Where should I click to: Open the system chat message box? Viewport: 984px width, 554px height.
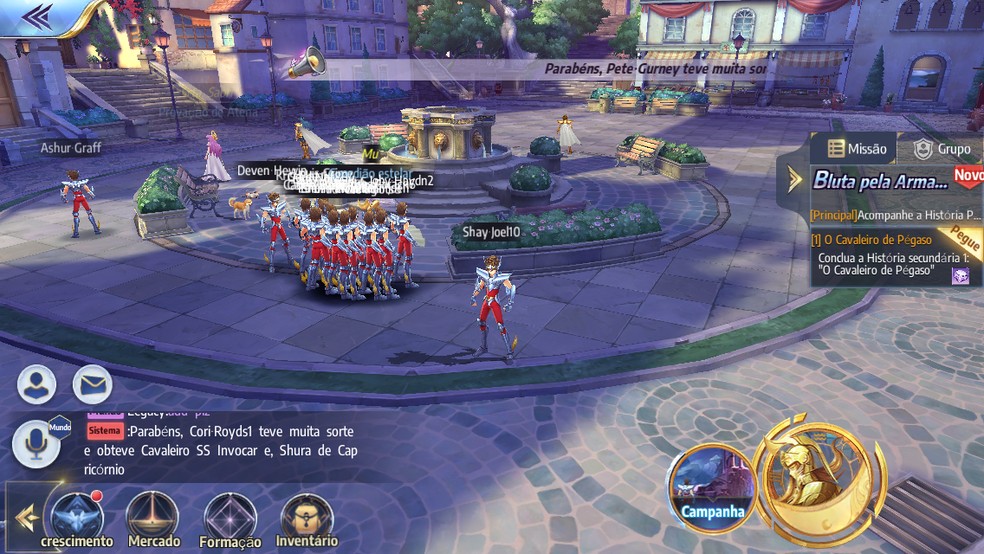click(220, 449)
